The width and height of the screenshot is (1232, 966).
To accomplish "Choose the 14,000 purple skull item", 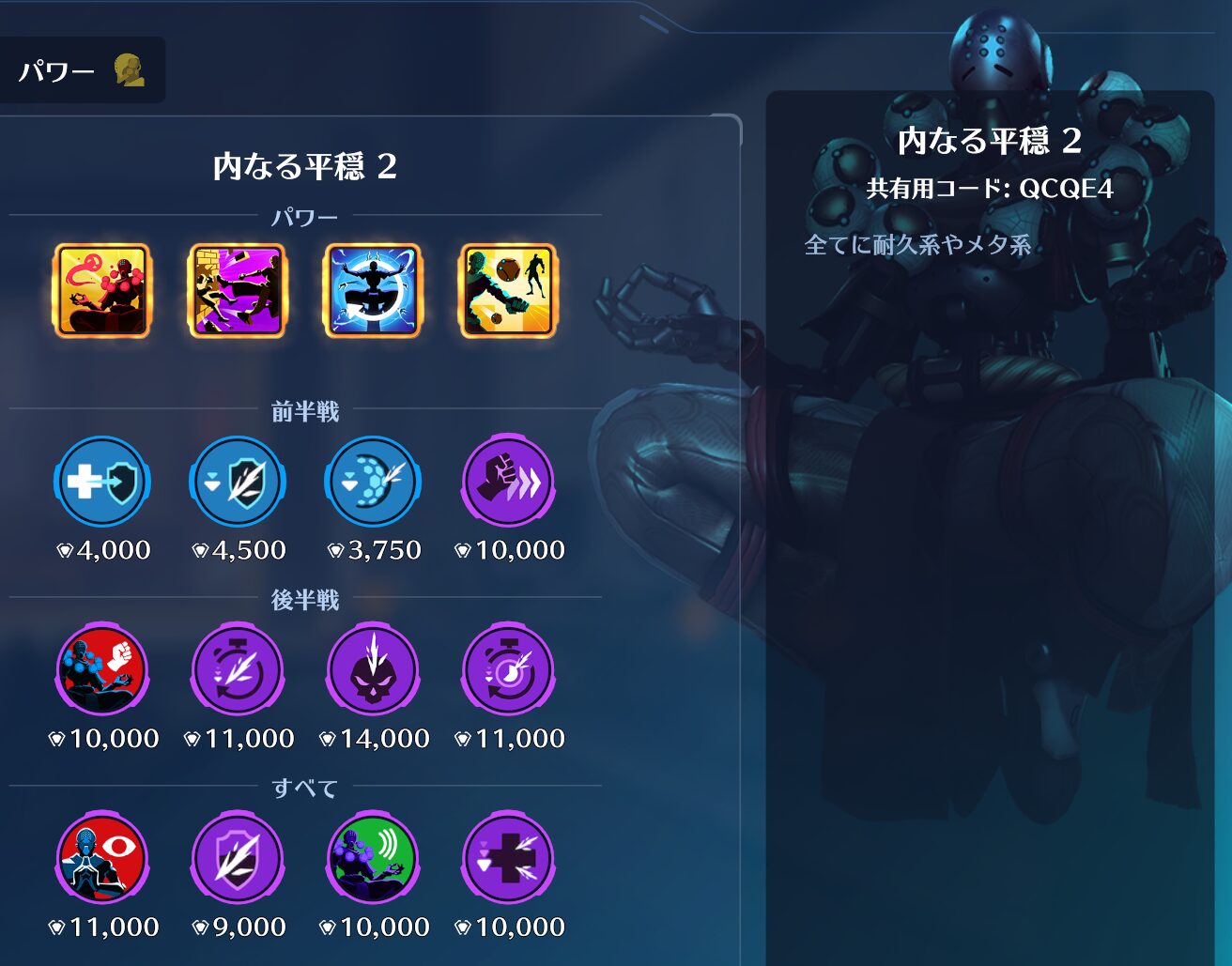I will tap(373, 670).
